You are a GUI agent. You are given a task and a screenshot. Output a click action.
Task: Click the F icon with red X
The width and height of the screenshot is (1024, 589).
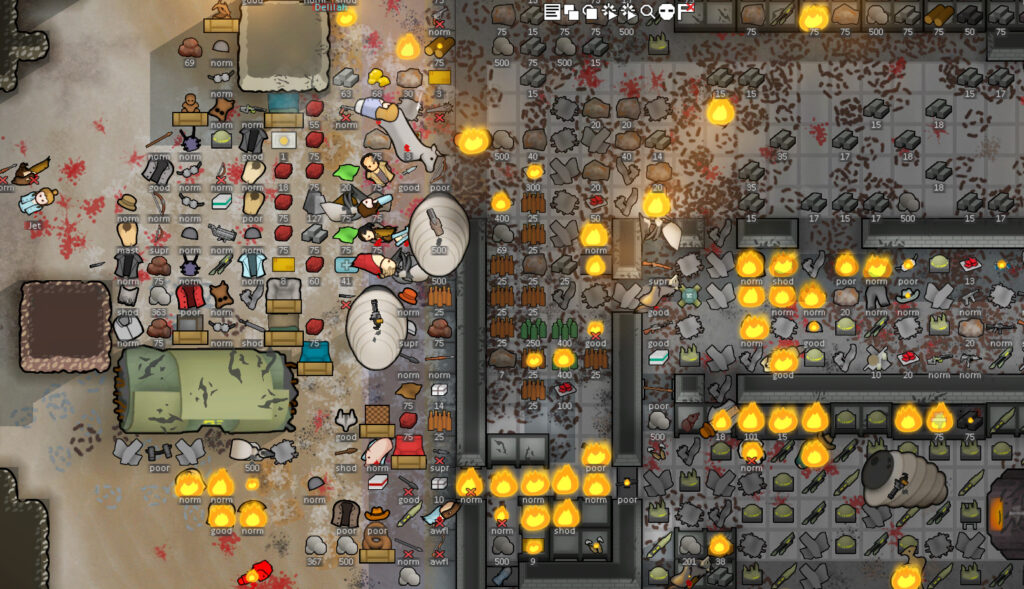pyautogui.click(x=685, y=12)
